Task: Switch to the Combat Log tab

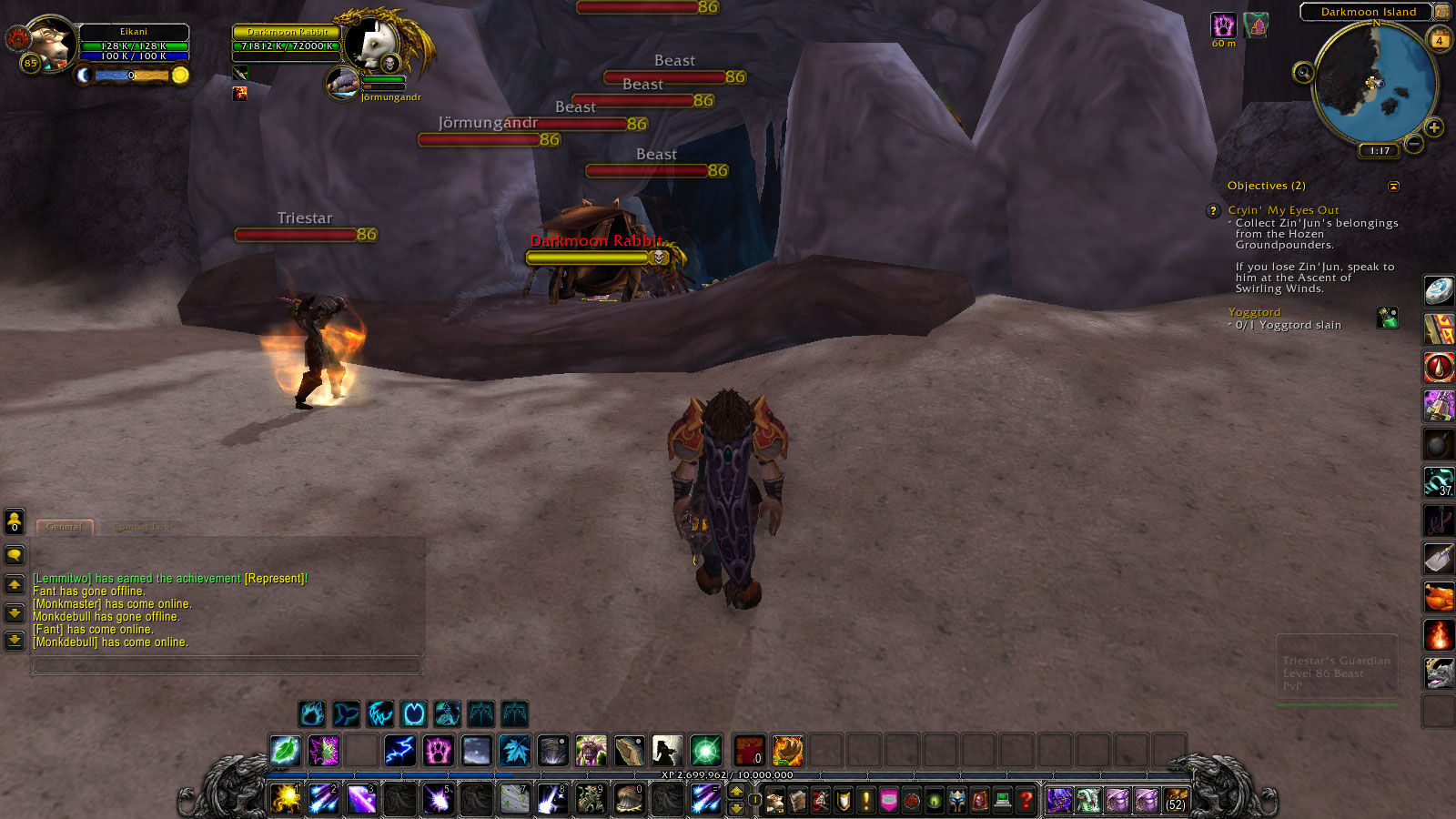Action: click(x=142, y=527)
